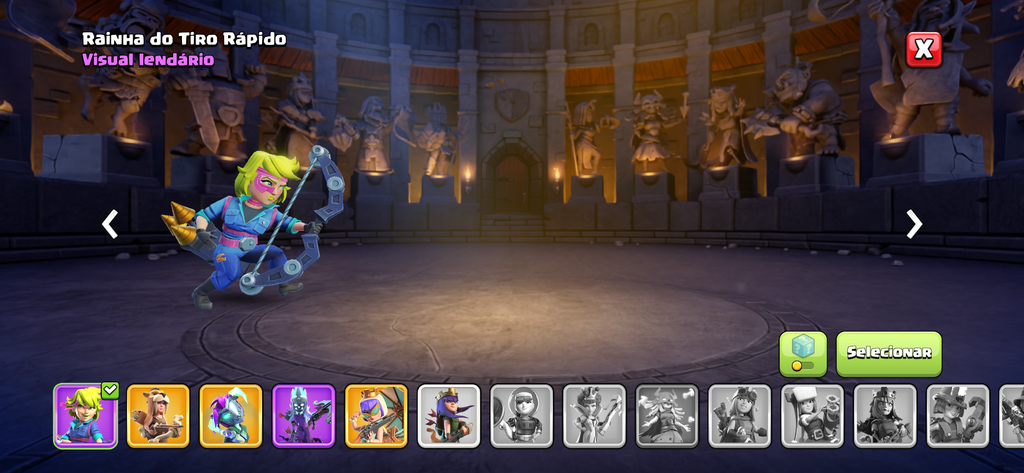Select the blonde Rainha do Tiro Rápido thumbnail
Viewport: 1024px width, 473px height.
[85, 415]
